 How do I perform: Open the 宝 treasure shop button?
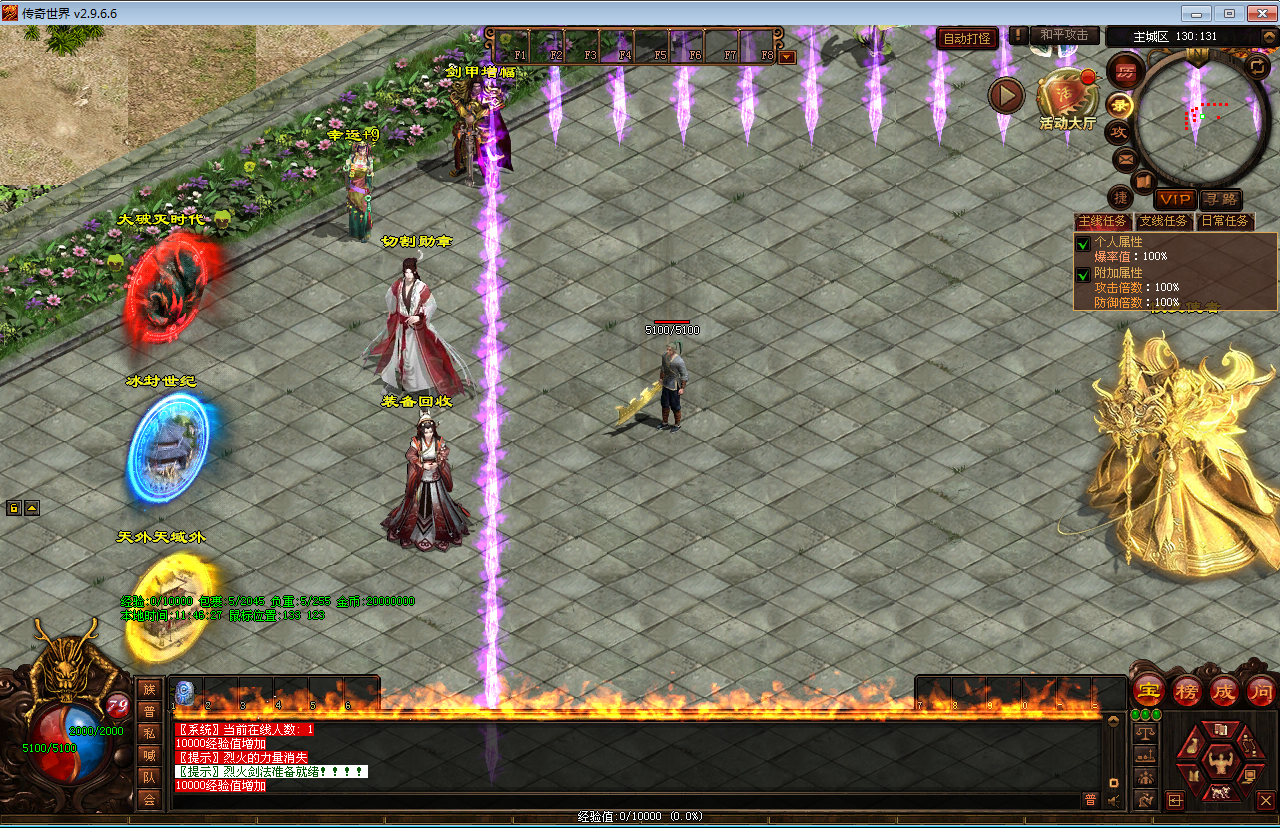1147,690
